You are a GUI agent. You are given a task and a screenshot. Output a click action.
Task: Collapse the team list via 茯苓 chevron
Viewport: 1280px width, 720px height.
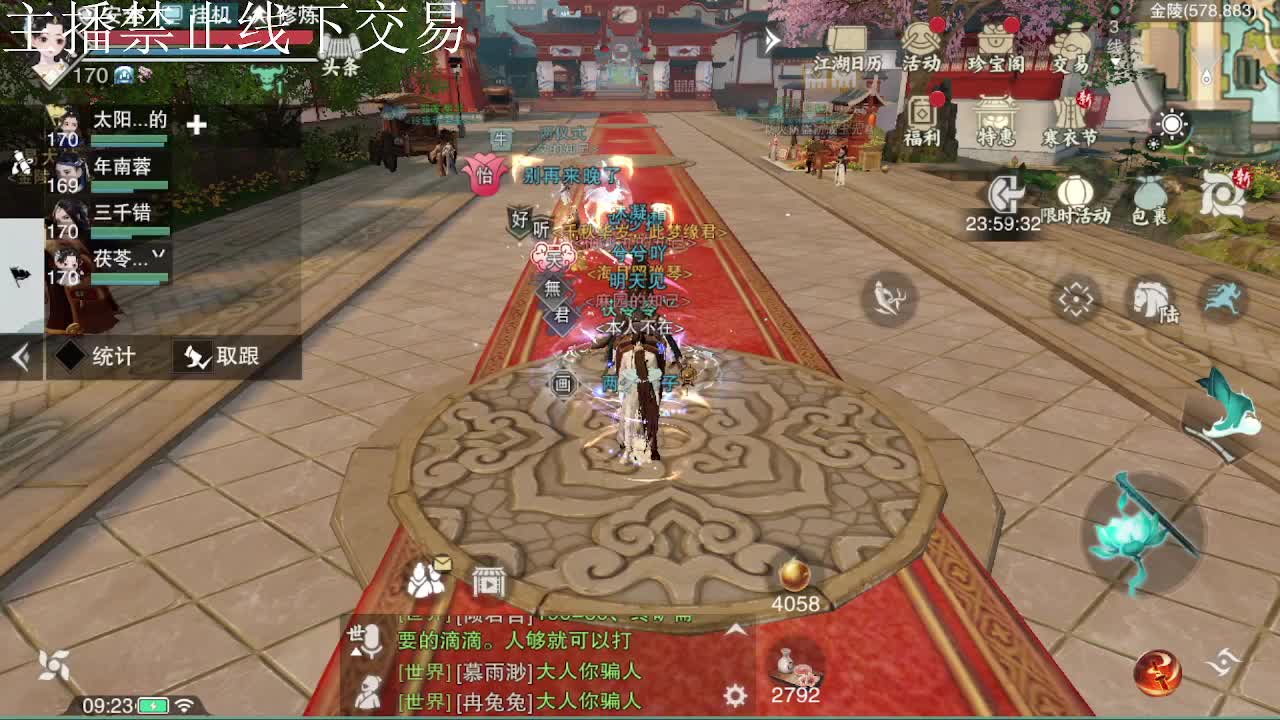pos(158,255)
